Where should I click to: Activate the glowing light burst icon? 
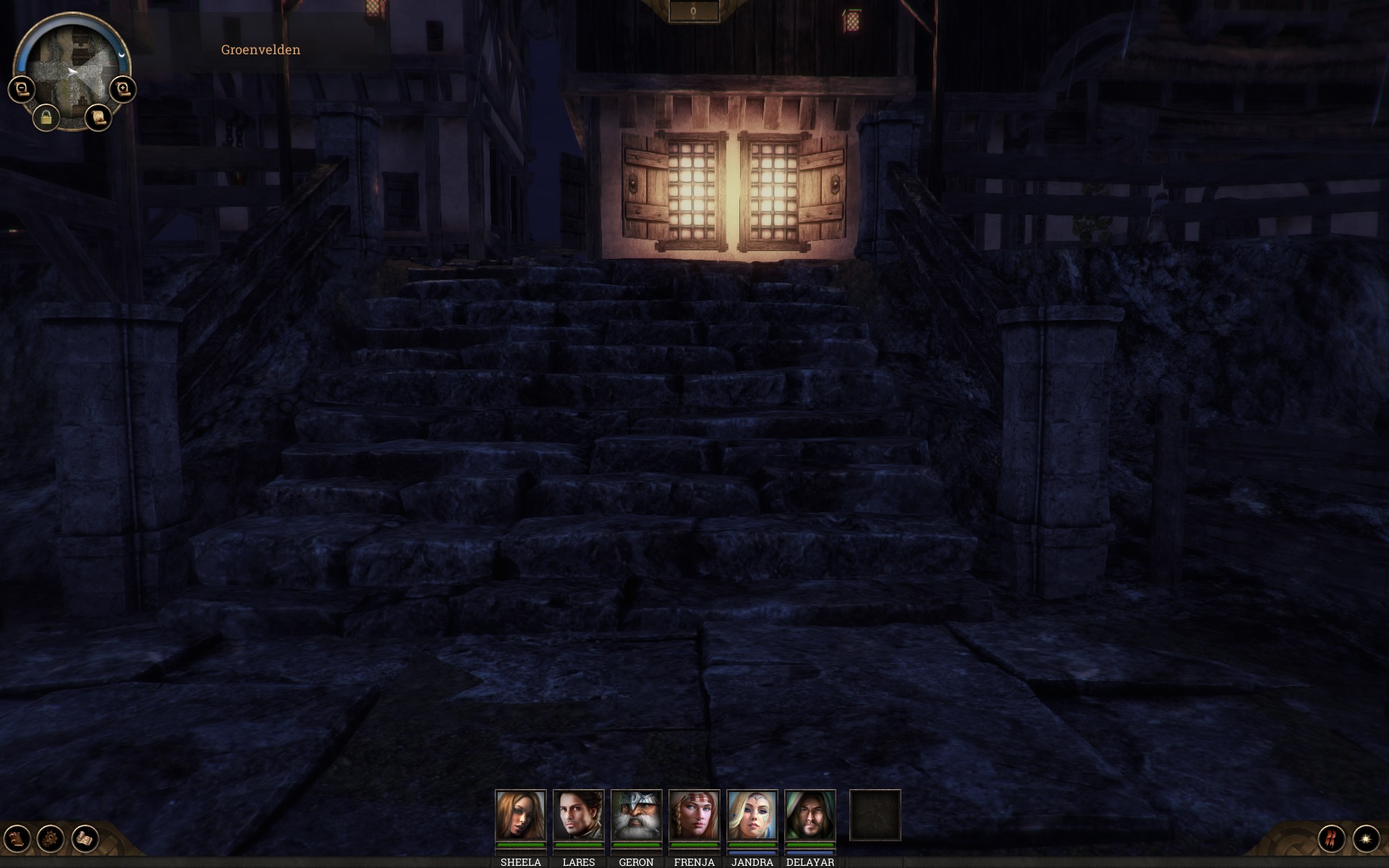point(1366,838)
